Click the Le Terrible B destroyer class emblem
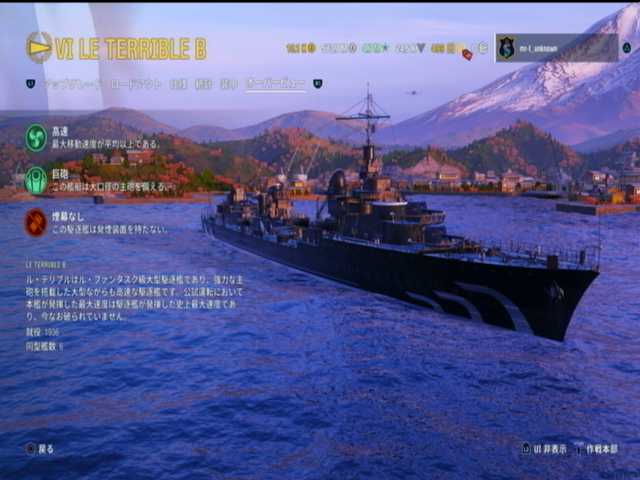The width and height of the screenshot is (640, 480). point(39,47)
